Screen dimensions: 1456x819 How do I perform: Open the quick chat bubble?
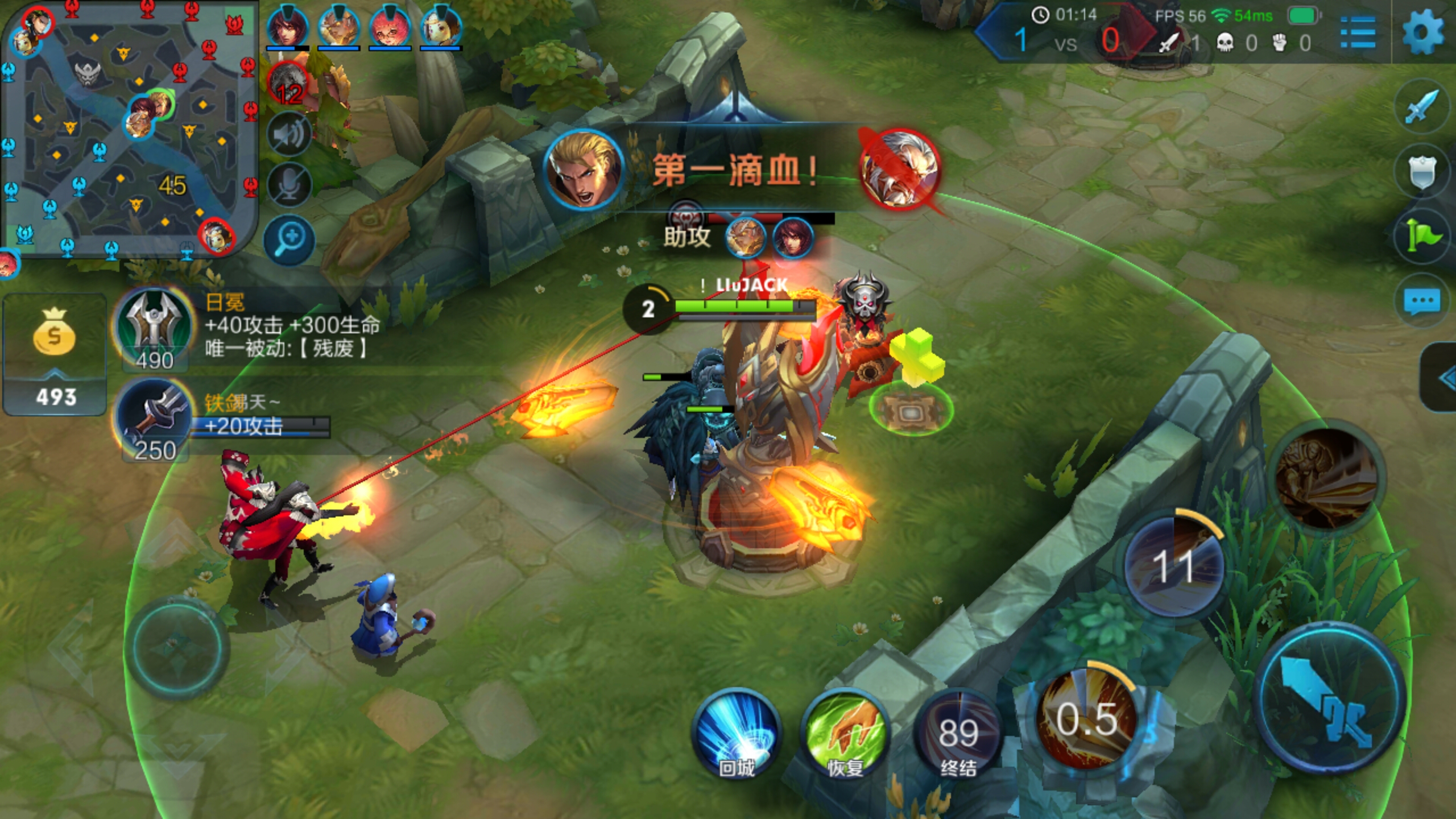(x=1421, y=301)
